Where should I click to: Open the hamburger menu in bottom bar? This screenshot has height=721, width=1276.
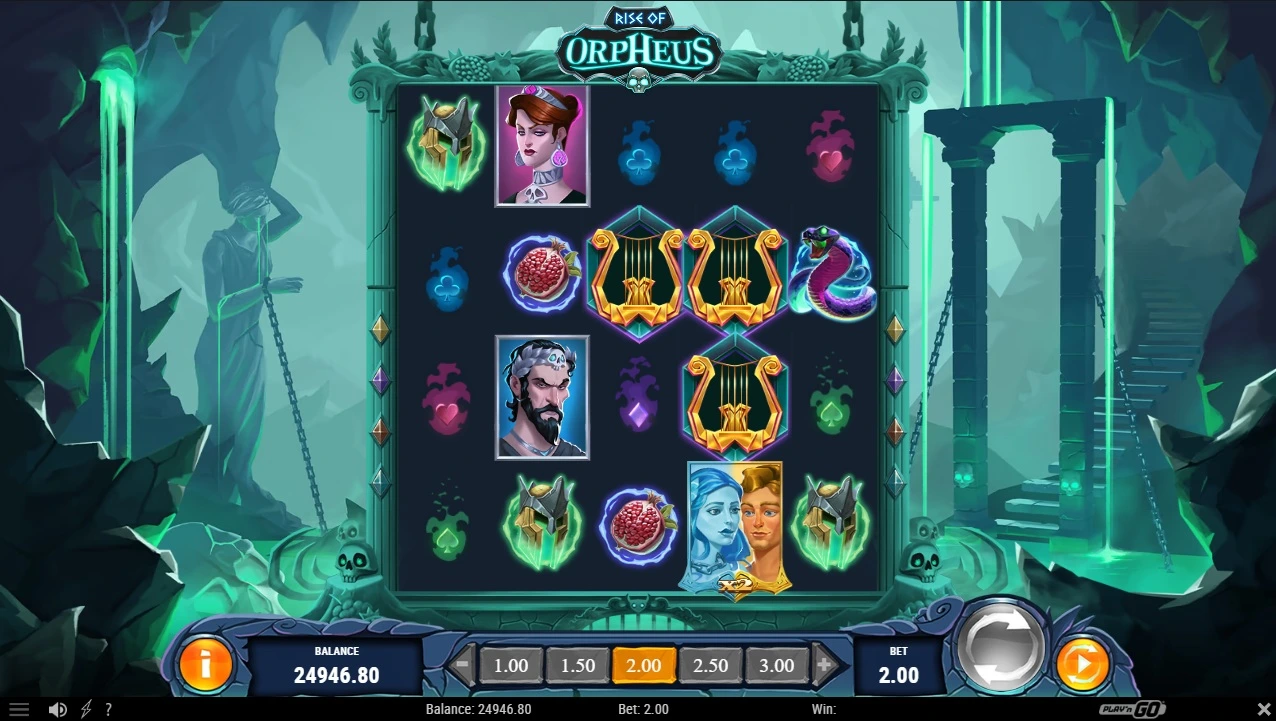click(x=19, y=710)
